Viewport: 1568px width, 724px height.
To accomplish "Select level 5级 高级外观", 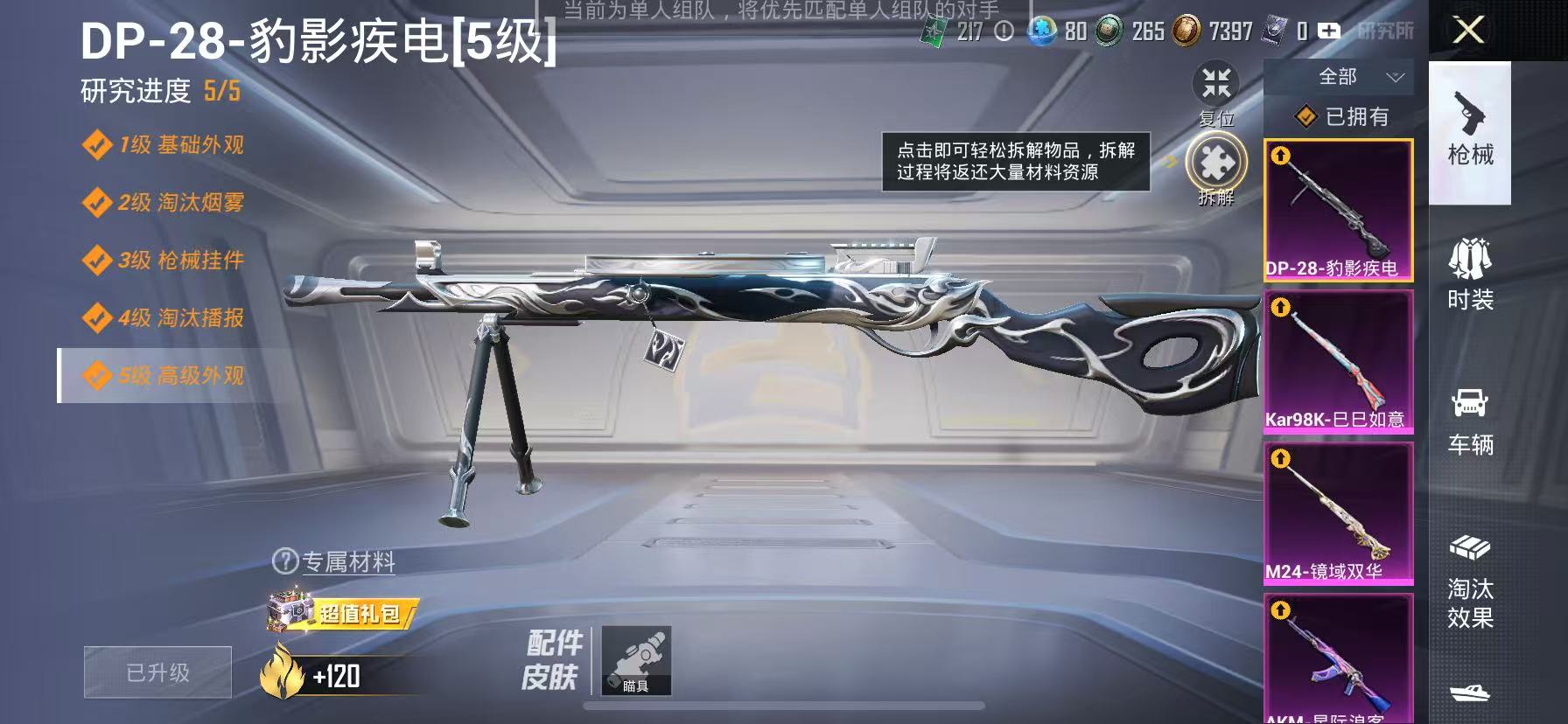I will pyautogui.click(x=162, y=378).
